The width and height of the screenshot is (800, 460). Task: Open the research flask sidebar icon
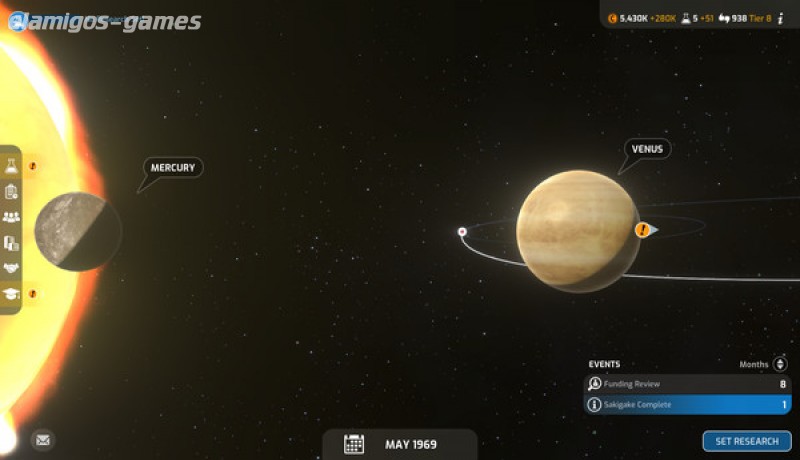[x=12, y=166]
